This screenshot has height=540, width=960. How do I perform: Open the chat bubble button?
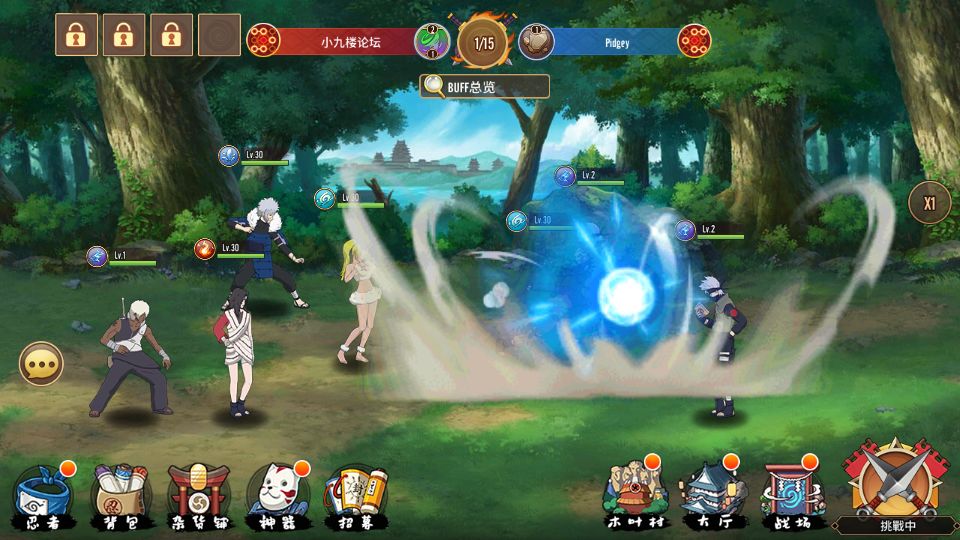click(41, 364)
